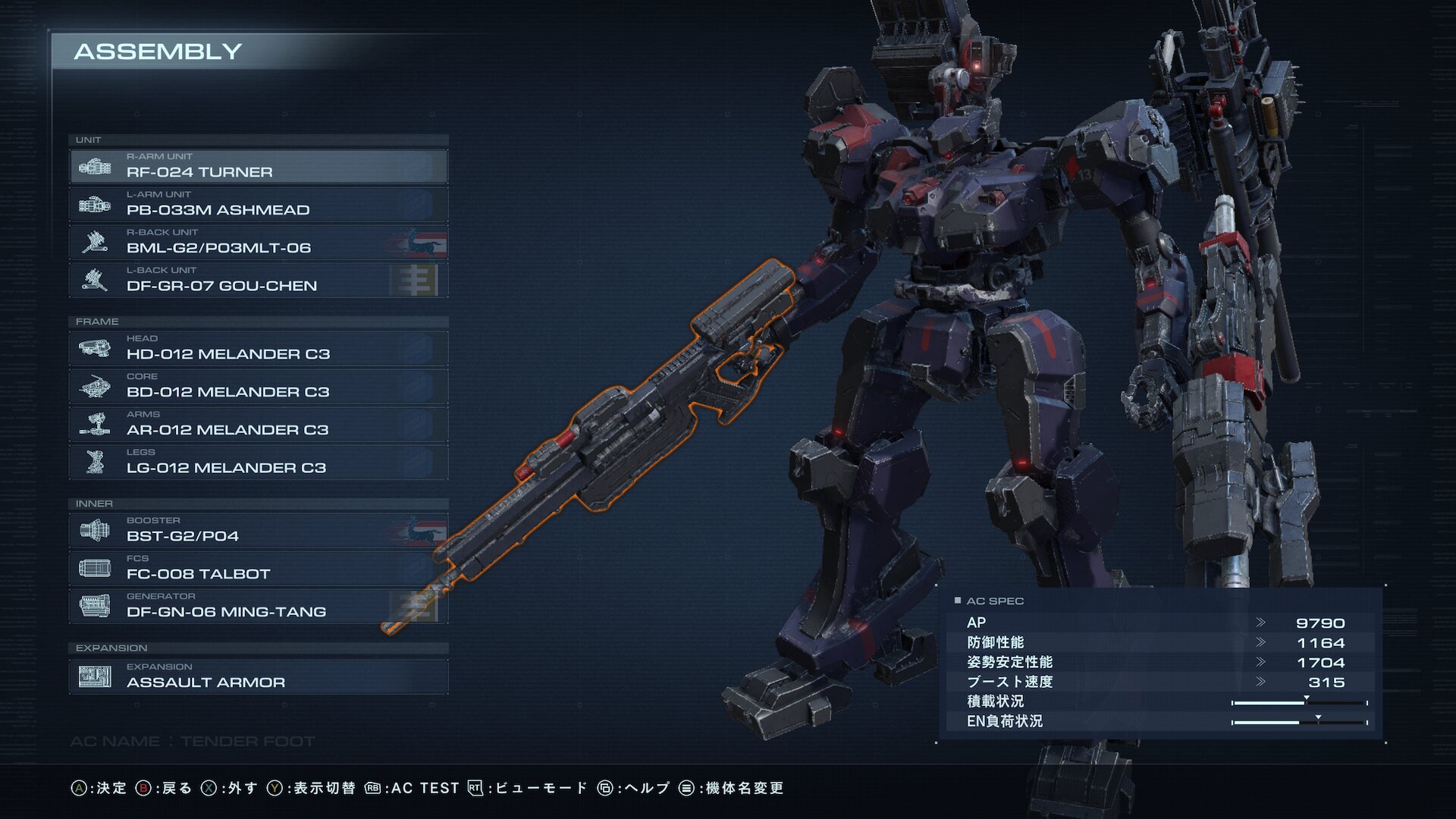Select the BST-G2/P04 booster slot
This screenshot has height=819, width=1456.
pos(258,531)
